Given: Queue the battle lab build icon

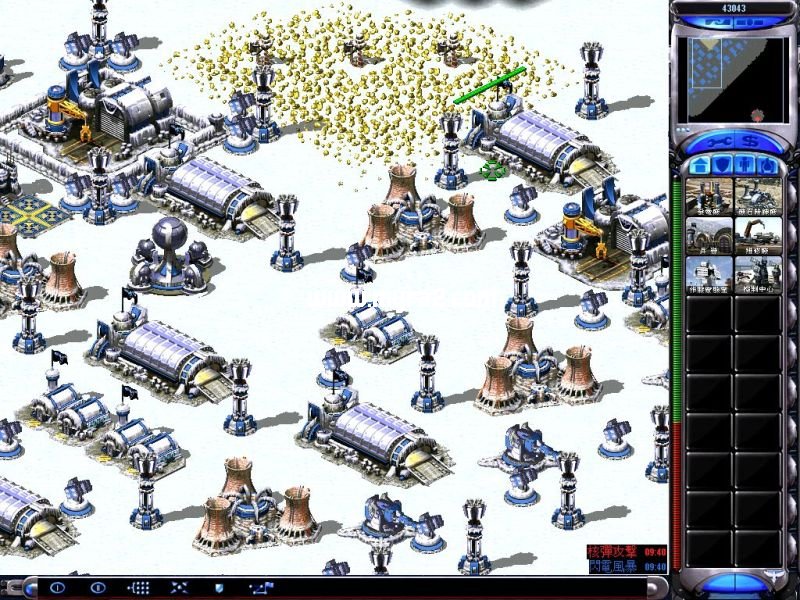Looking at the screenshot, I should (x=709, y=275).
